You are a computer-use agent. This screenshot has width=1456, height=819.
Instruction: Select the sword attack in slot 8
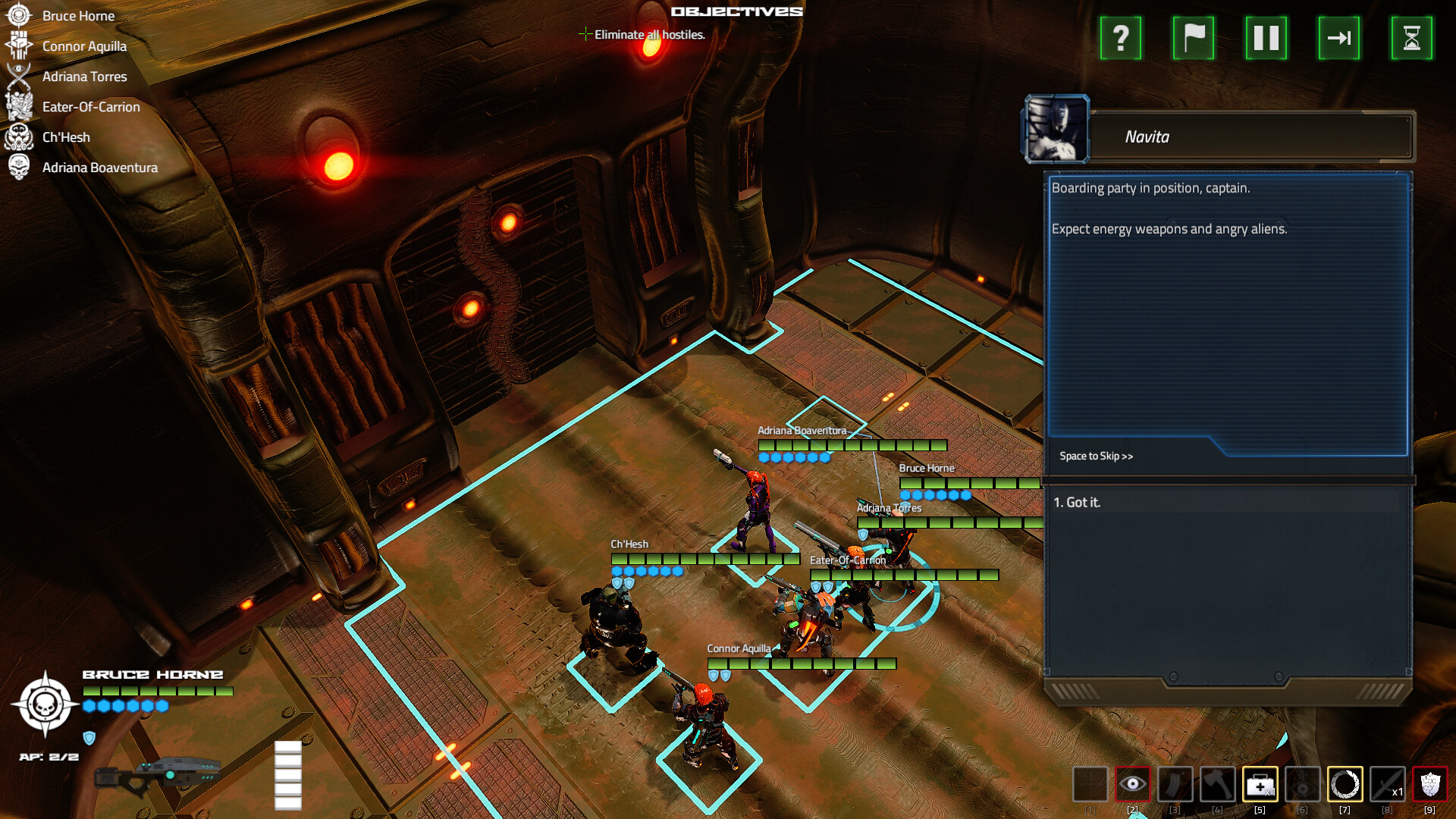coord(1389,784)
